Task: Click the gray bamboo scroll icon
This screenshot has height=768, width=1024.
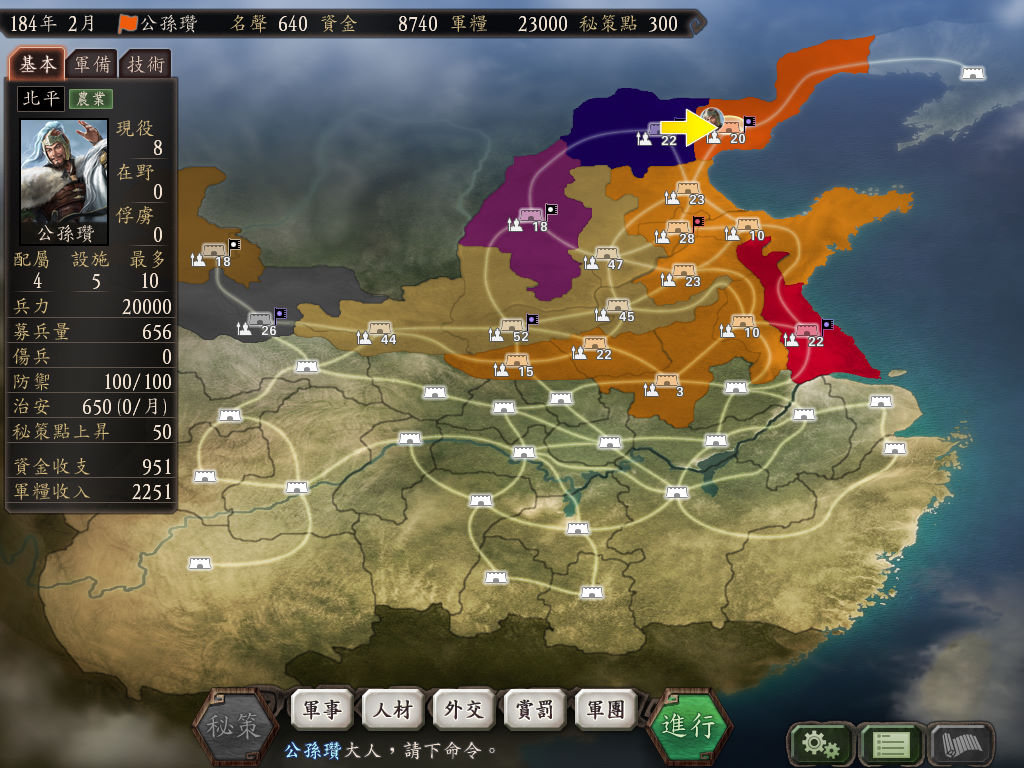Action: (x=961, y=743)
